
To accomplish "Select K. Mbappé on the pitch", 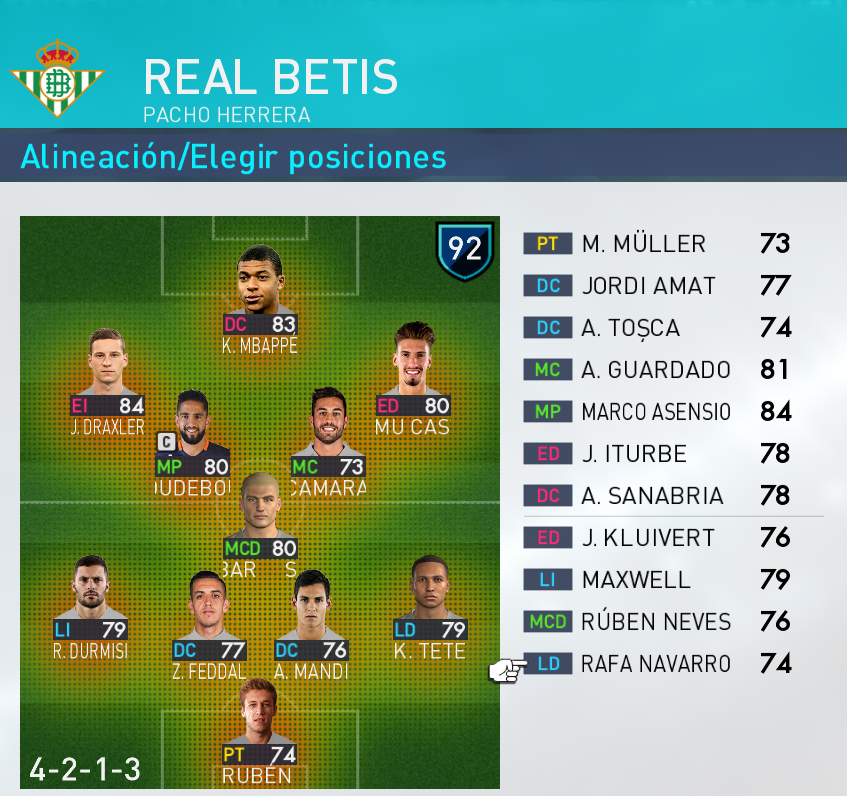I will (259, 290).
